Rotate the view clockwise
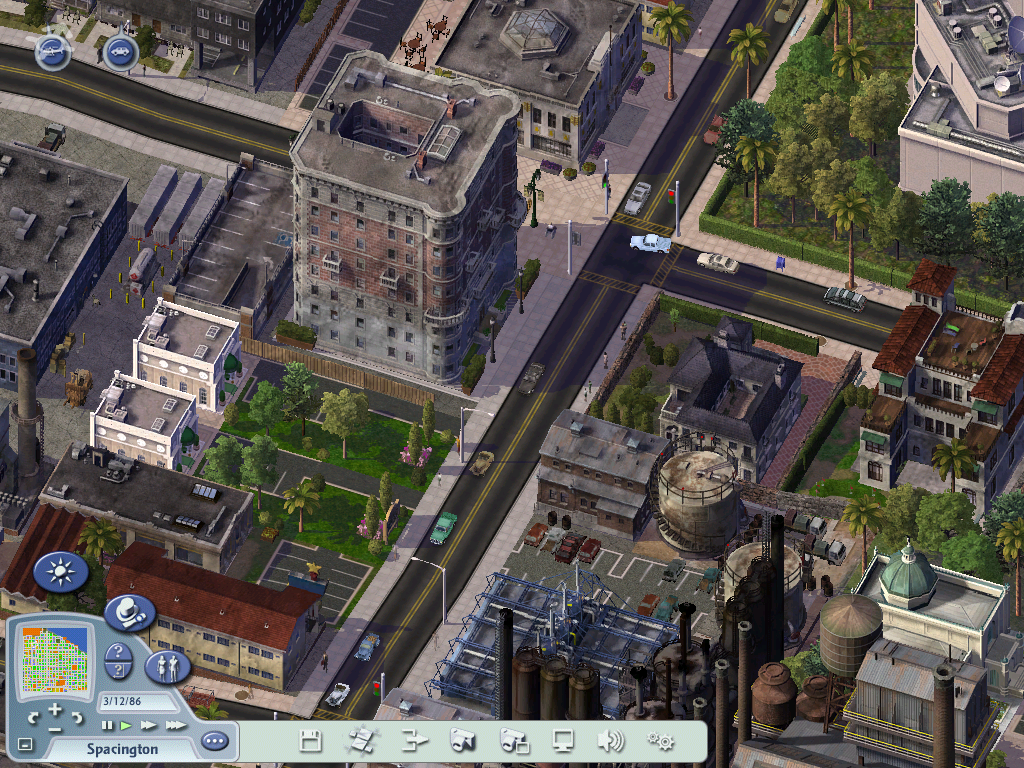 tap(77, 718)
